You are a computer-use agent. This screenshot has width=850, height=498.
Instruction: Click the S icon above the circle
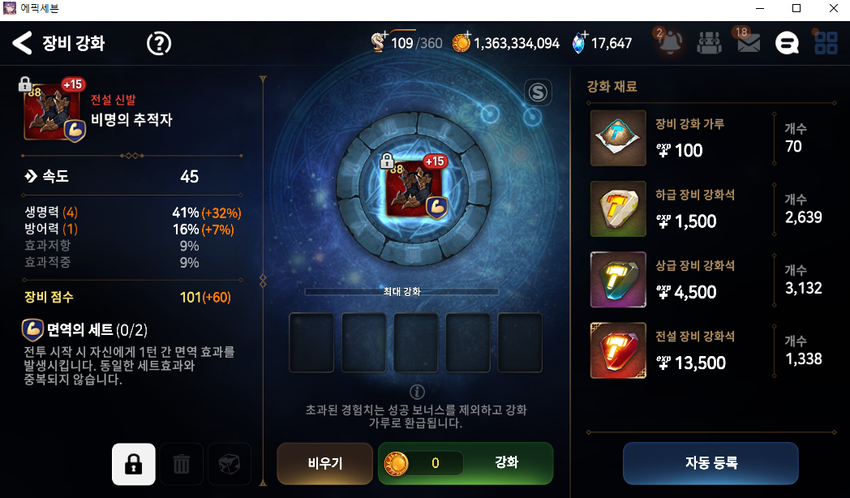[x=539, y=93]
